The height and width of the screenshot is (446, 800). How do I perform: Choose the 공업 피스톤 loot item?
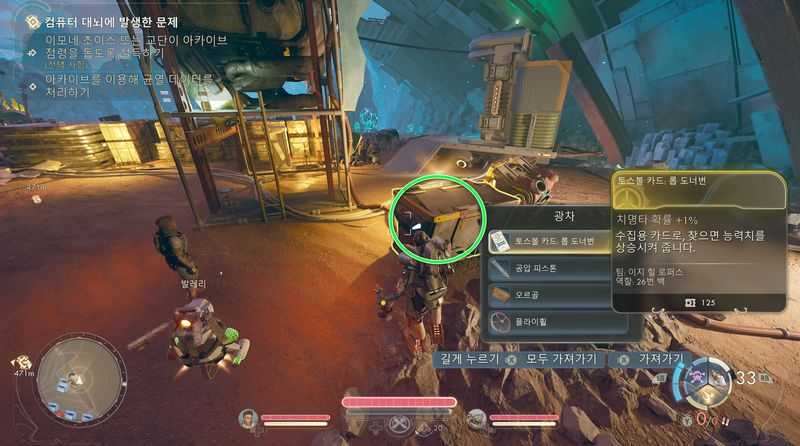548,268
